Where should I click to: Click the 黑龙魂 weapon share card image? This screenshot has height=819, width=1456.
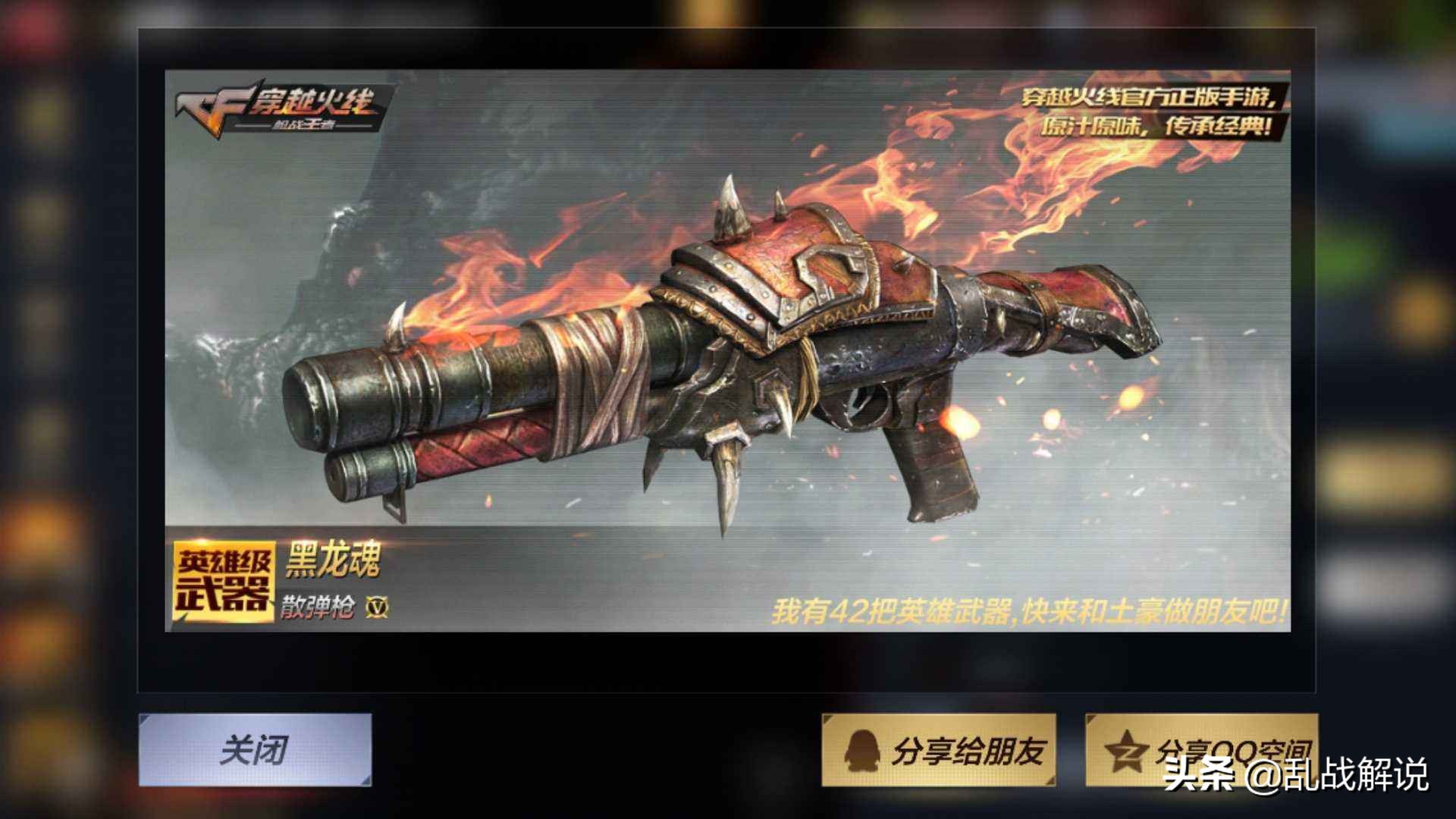[726, 350]
